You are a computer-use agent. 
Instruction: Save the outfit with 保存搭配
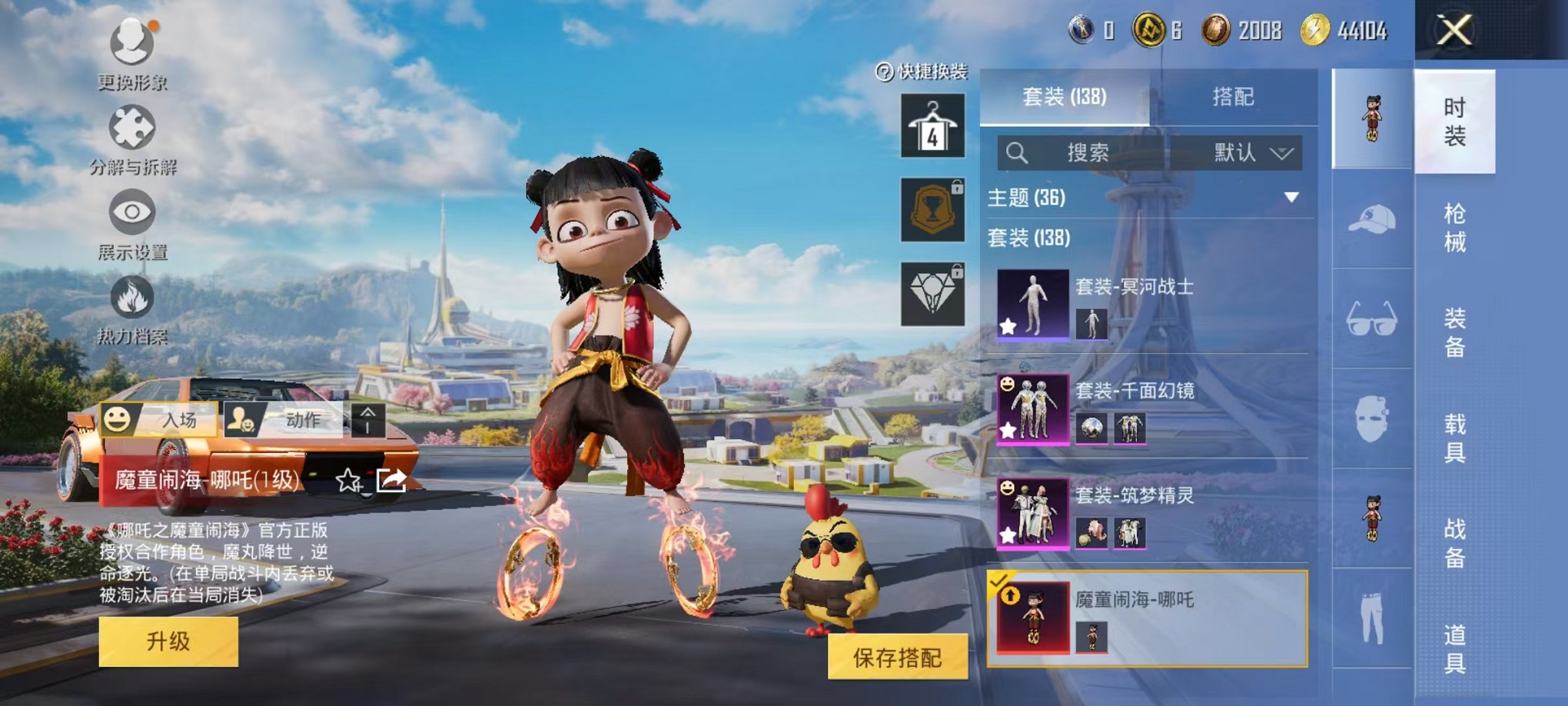pos(897,658)
